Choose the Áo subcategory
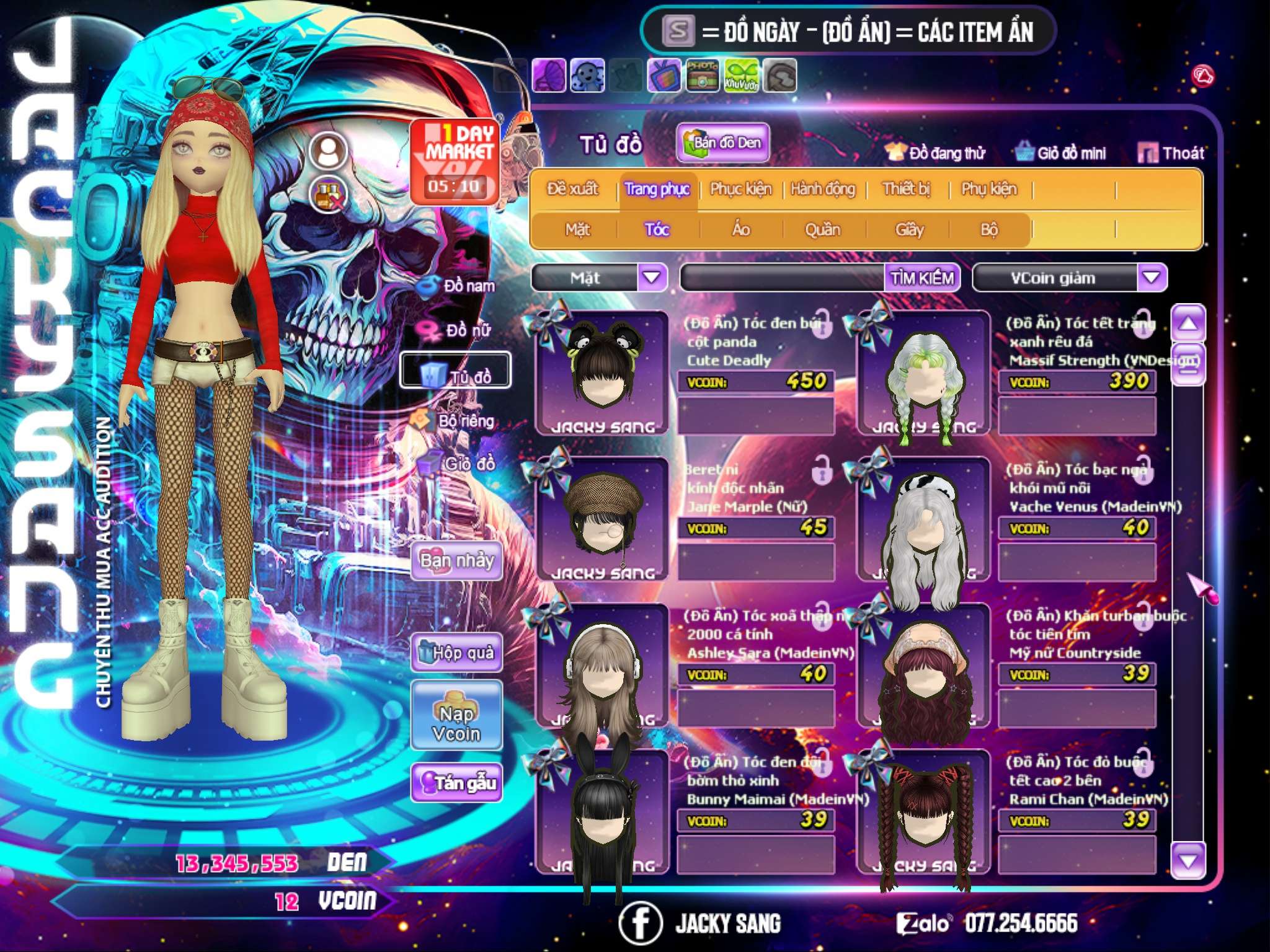Viewport: 1270px width, 952px height. [741, 229]
